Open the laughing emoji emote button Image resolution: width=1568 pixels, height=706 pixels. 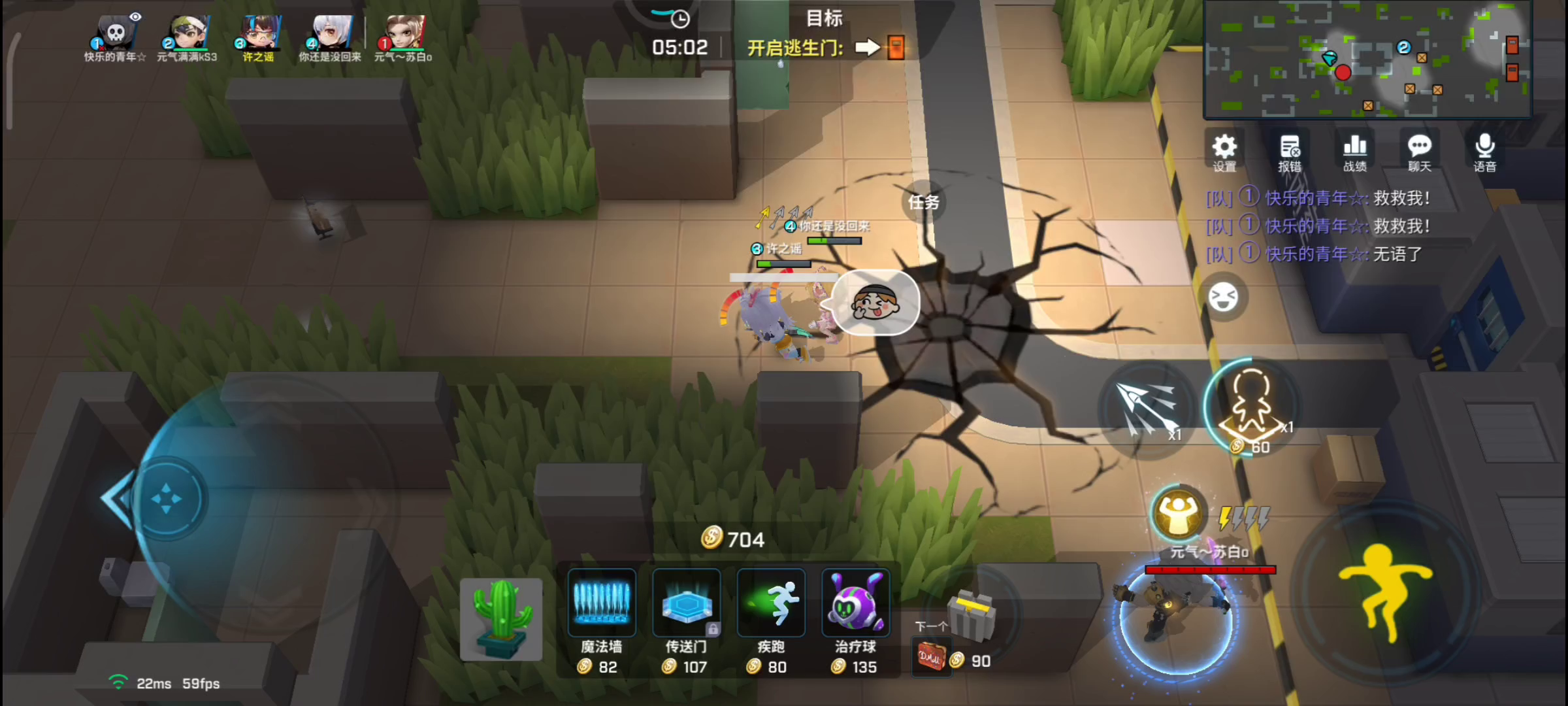point(1223,298)
